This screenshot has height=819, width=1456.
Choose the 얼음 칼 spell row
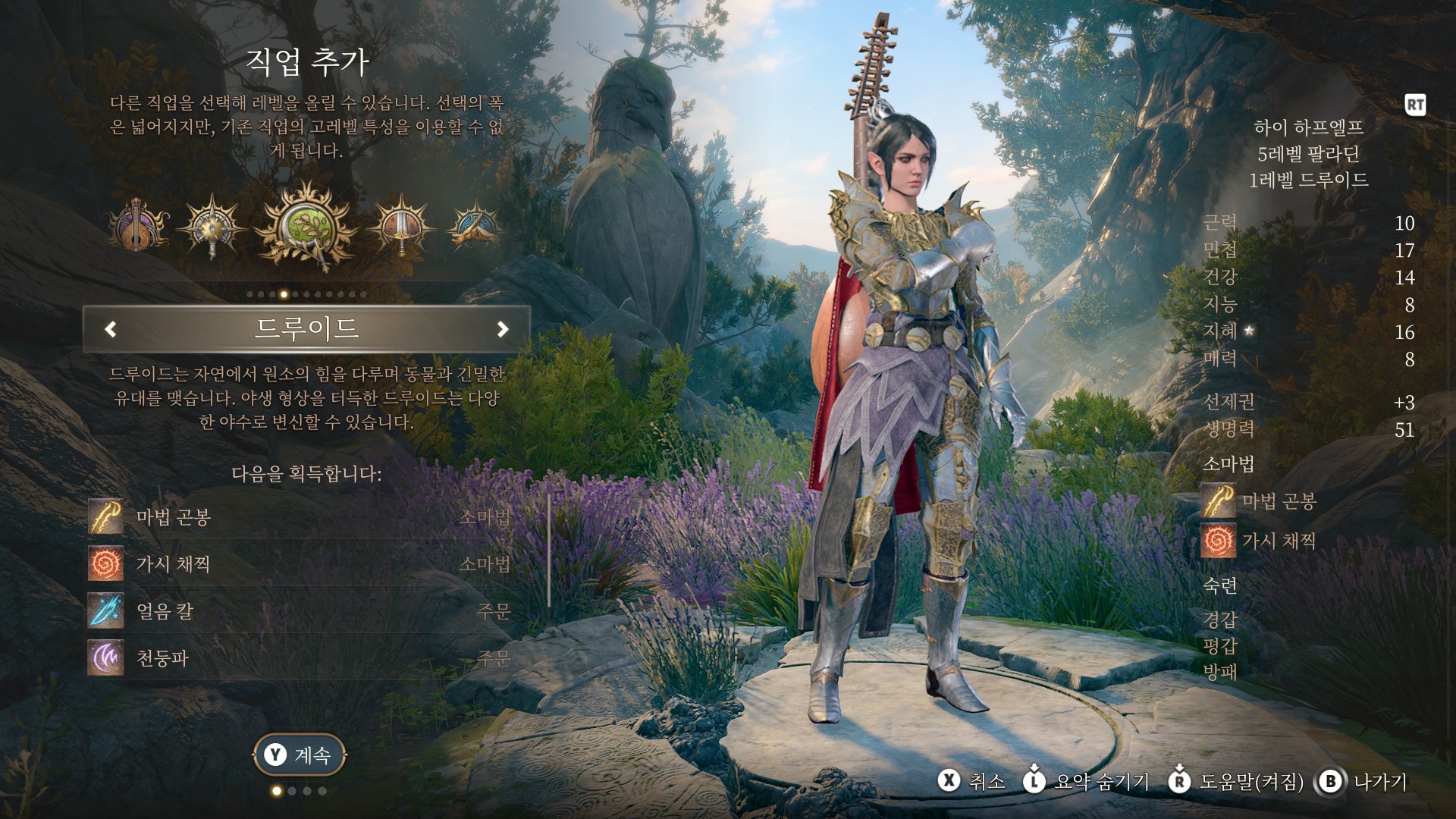pyautogui.click(x=303, y=611)
